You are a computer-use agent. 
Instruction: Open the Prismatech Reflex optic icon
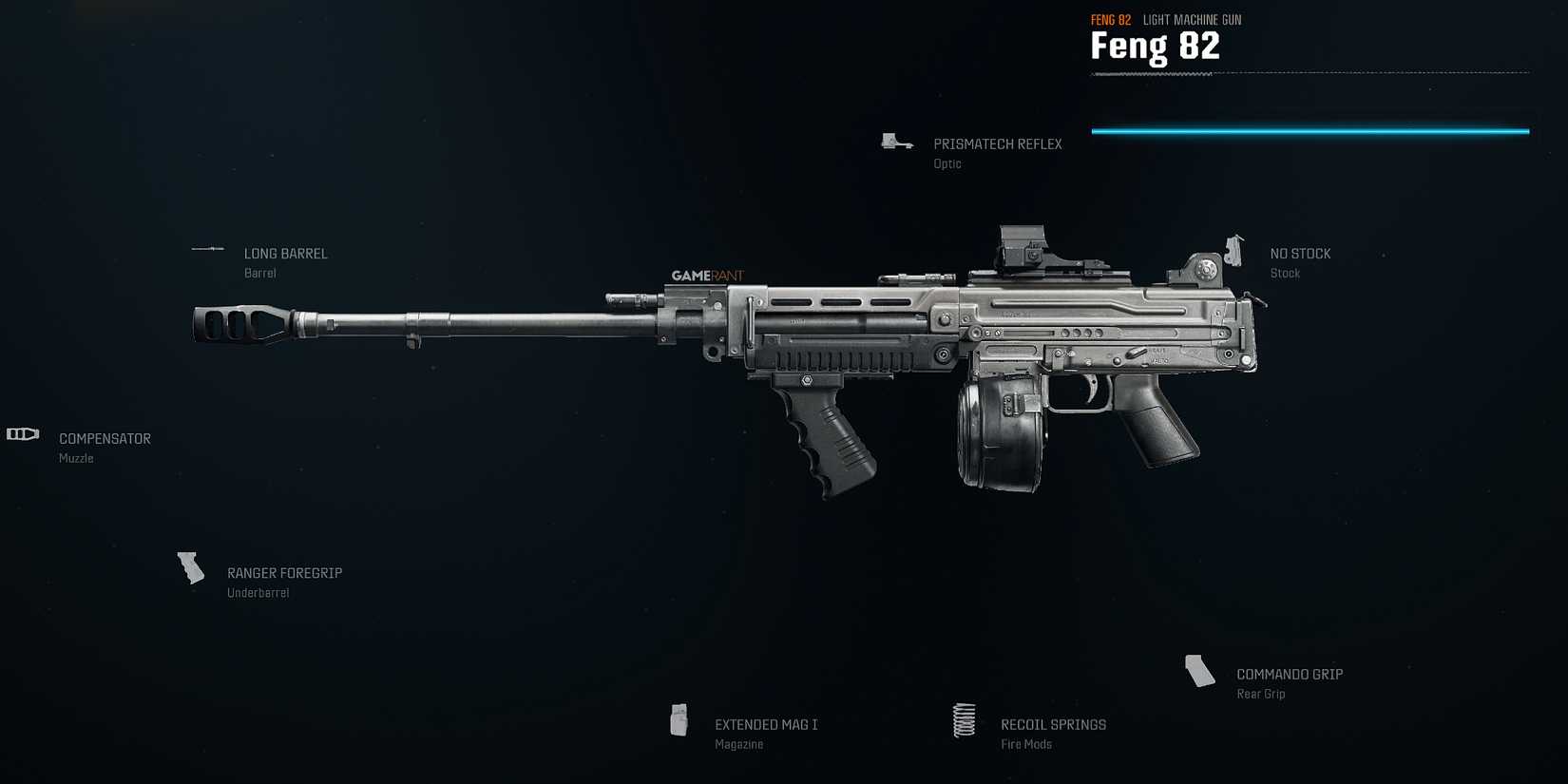click(x=894, y=140)
